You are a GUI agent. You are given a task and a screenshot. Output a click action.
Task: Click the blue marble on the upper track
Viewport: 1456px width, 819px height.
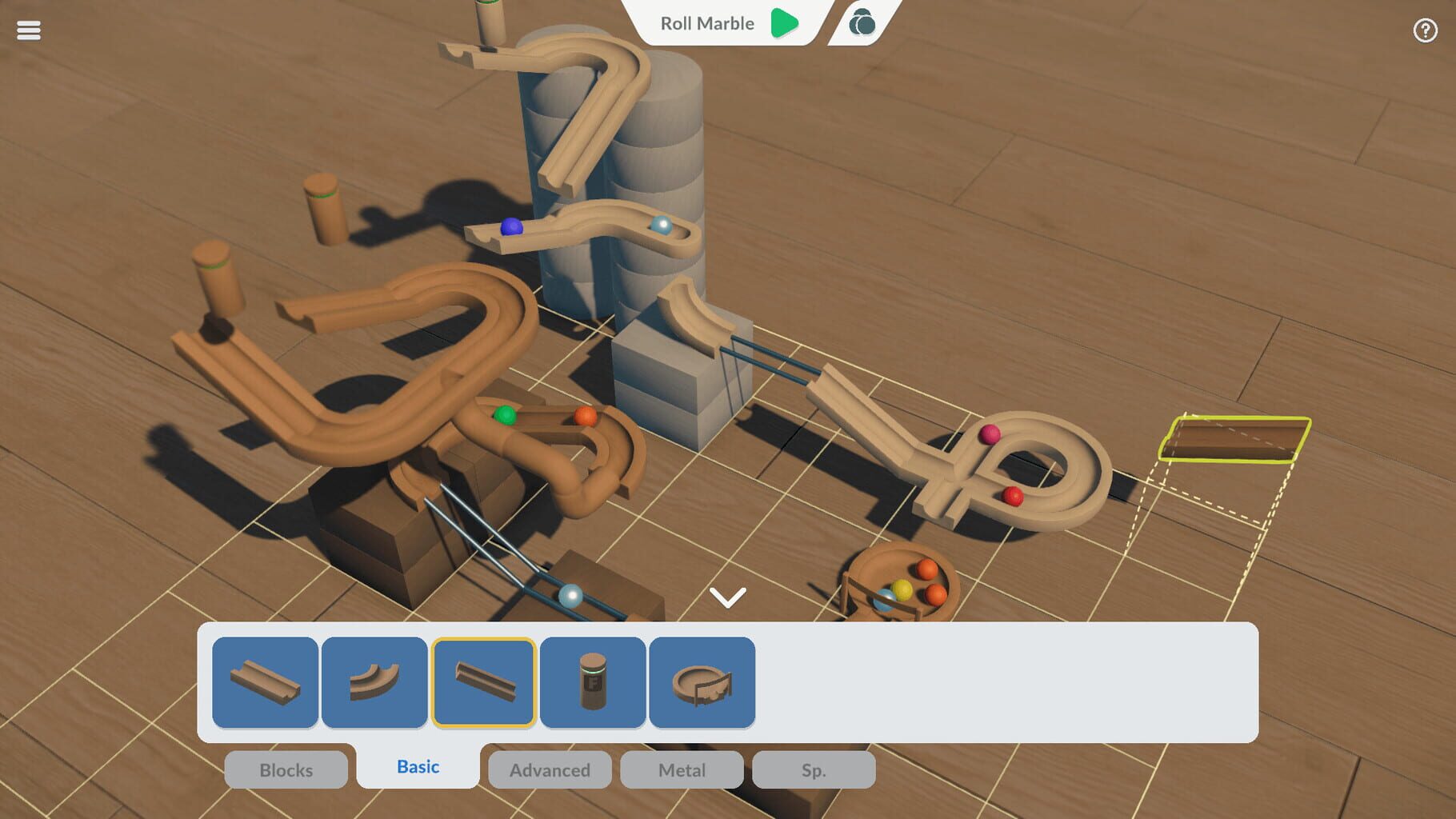510,229
